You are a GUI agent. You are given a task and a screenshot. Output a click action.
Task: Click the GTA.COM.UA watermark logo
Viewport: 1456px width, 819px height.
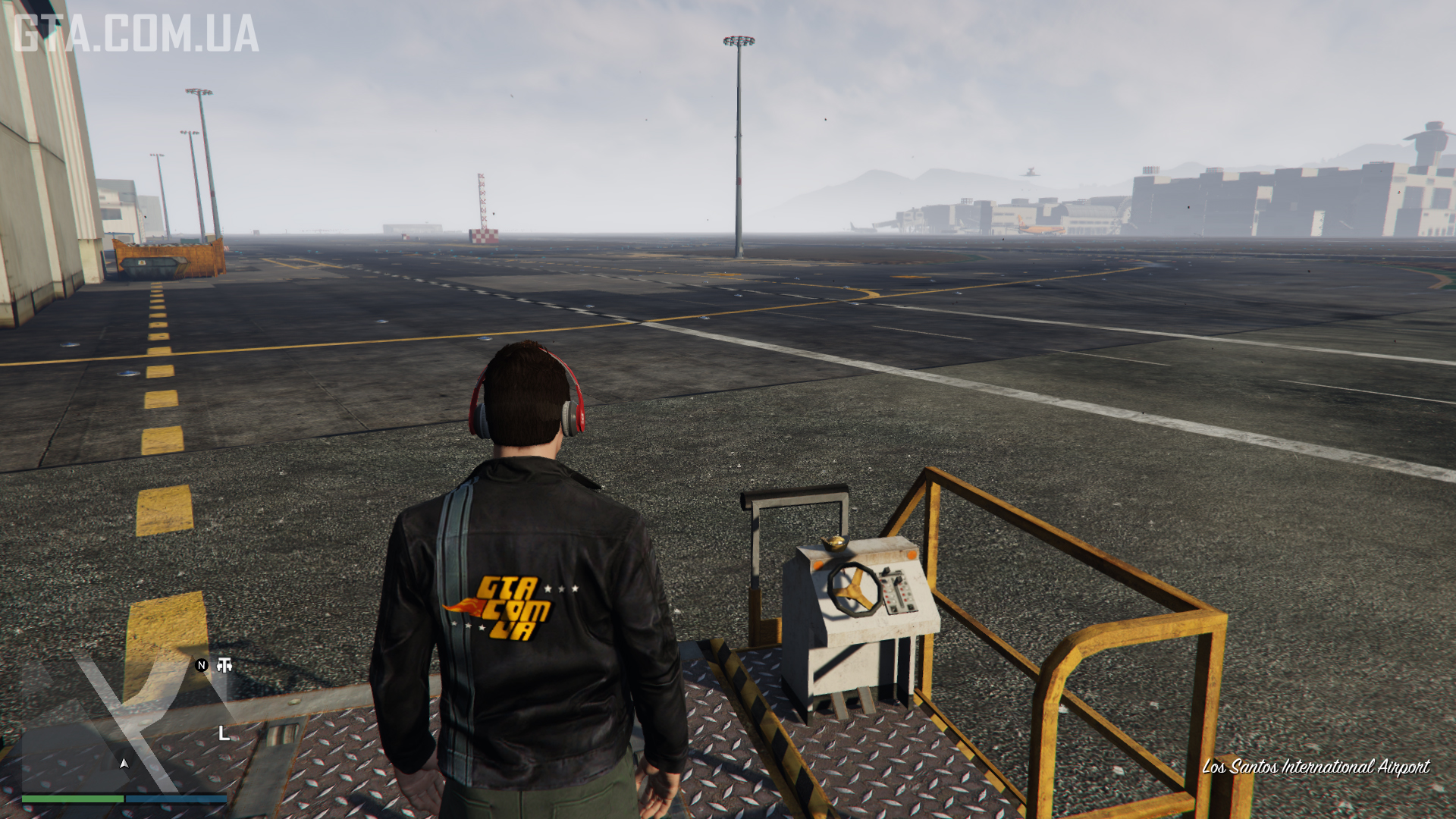(x=136, y=34)
